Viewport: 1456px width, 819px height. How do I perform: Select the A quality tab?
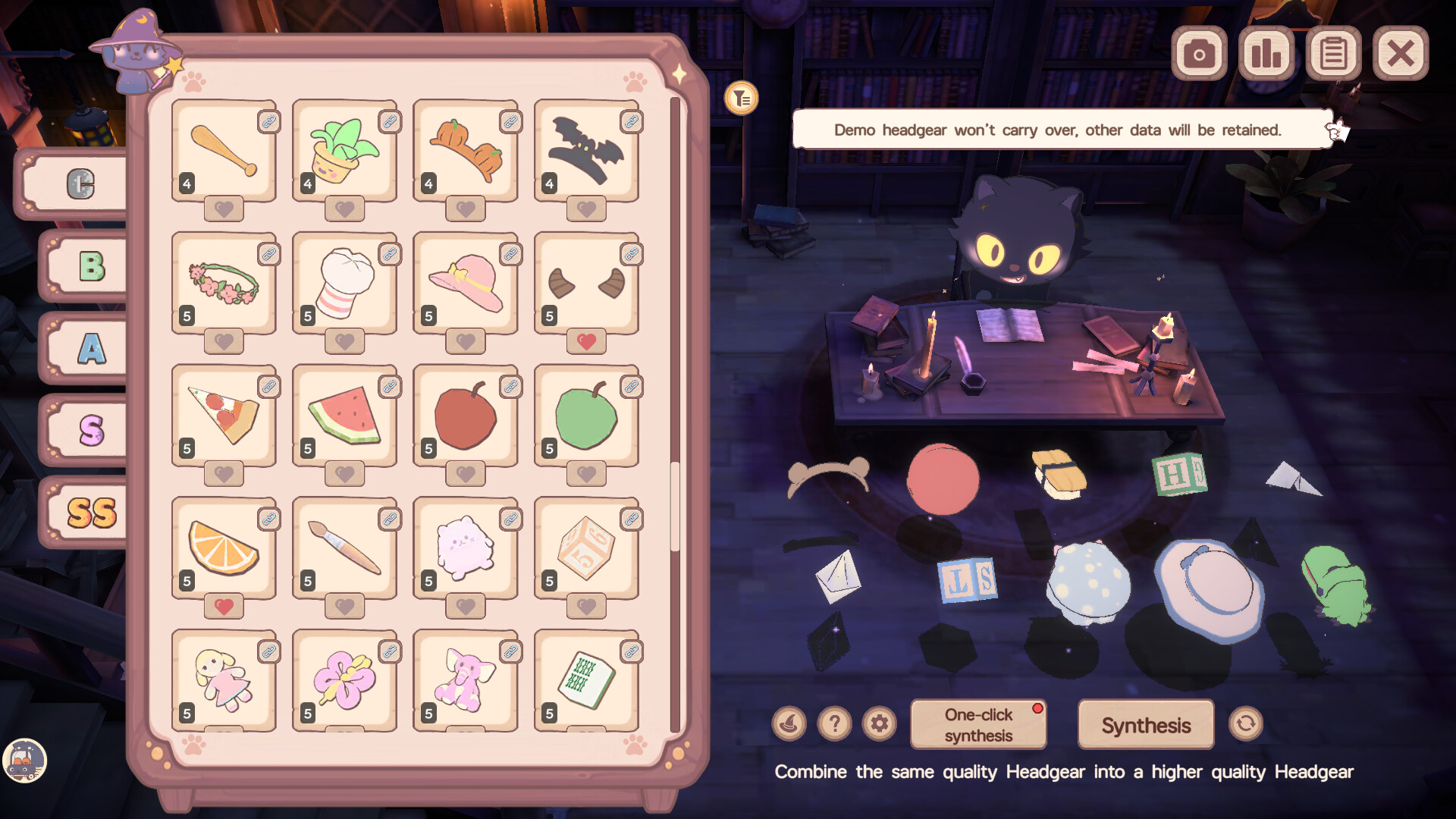(91, 349)
